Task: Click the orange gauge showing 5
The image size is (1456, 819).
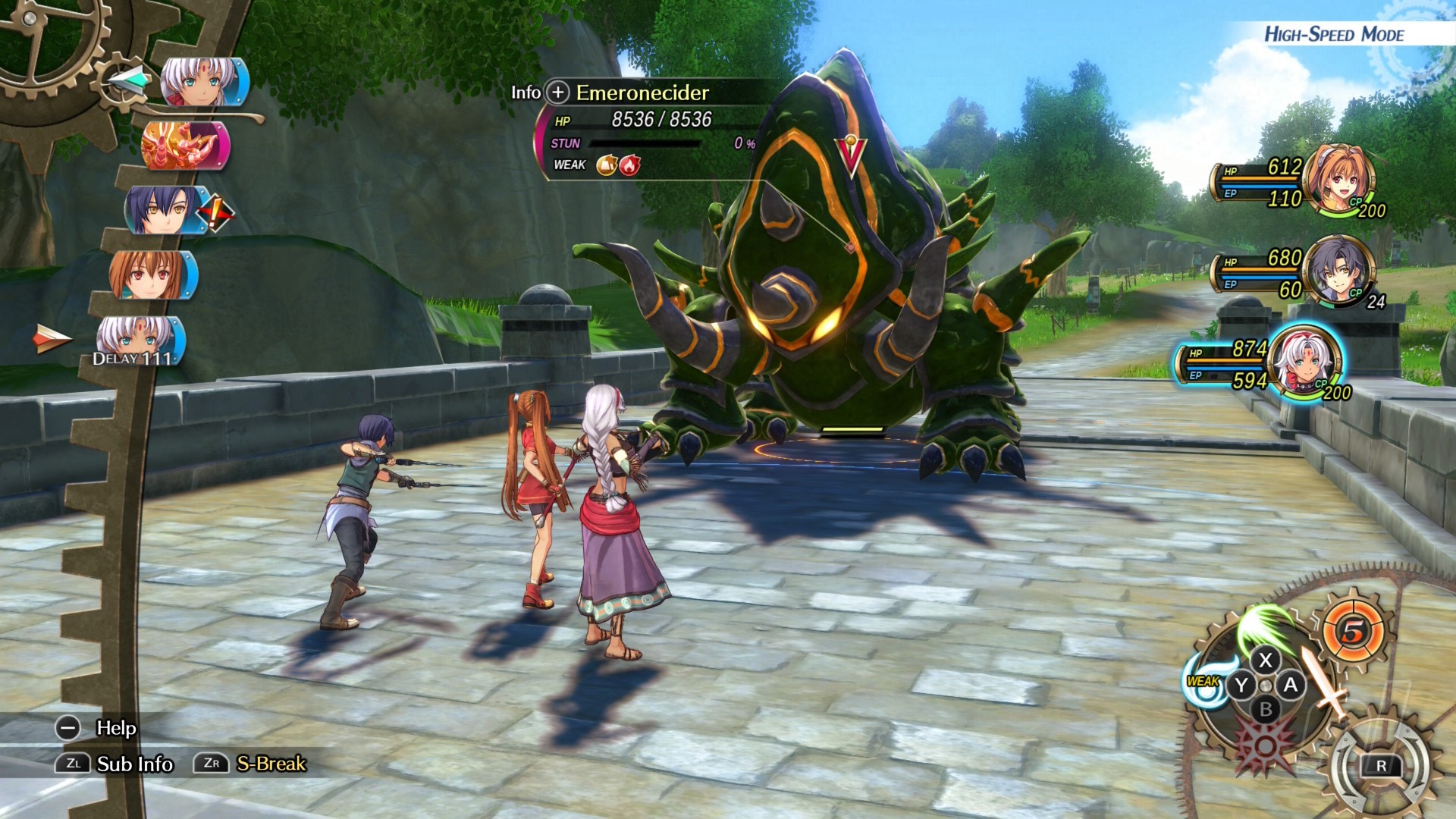Action: coord(1354,631)
